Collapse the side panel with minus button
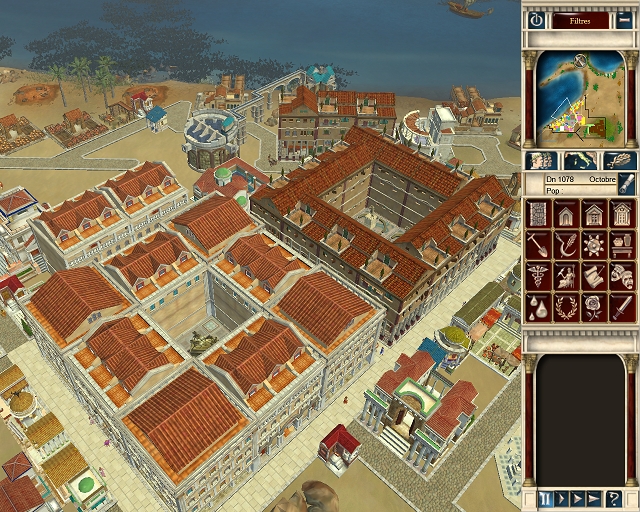The height and width of the screenshot is (512, 640). [624, 20]
